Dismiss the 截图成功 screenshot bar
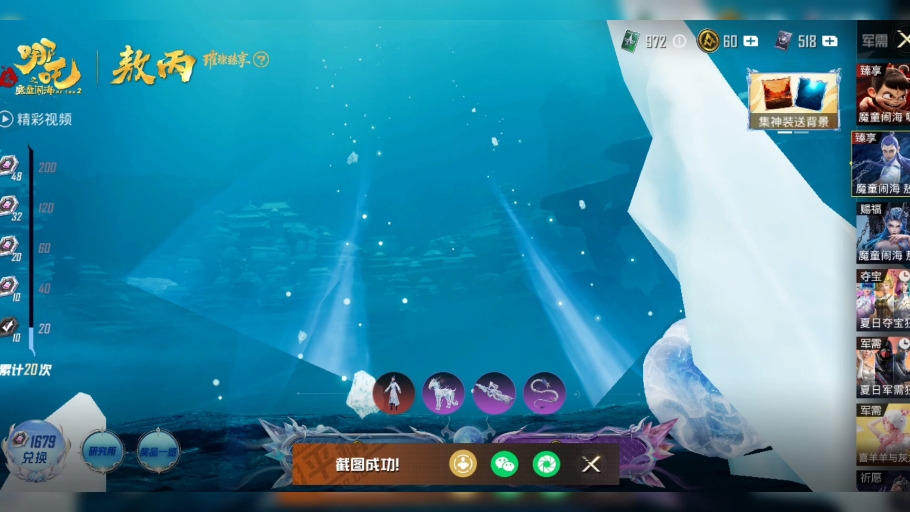The height and width of the screenshot is (512, 910). [591, 464]
